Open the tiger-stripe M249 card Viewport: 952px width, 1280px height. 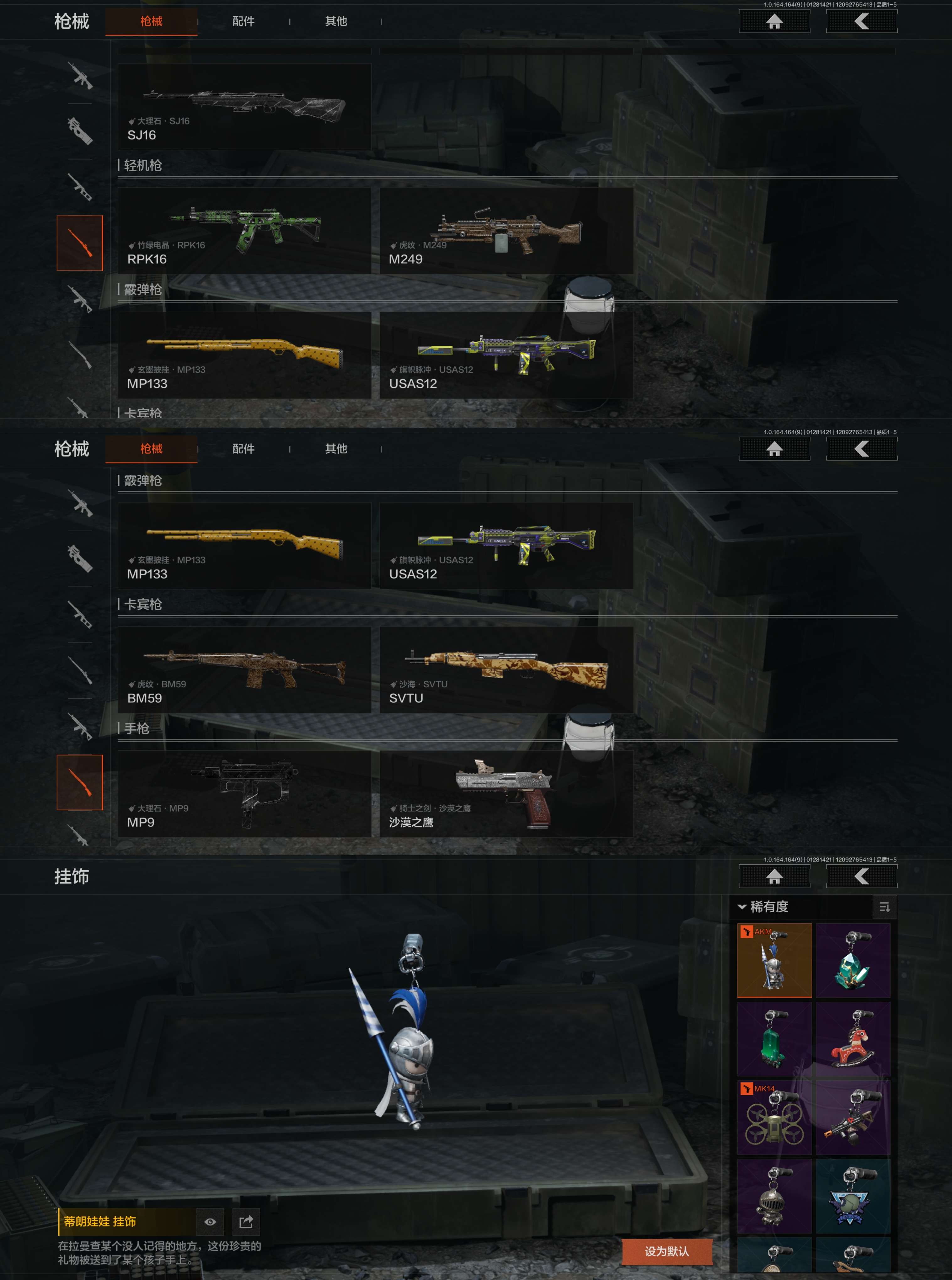click(x=506, y=230)
